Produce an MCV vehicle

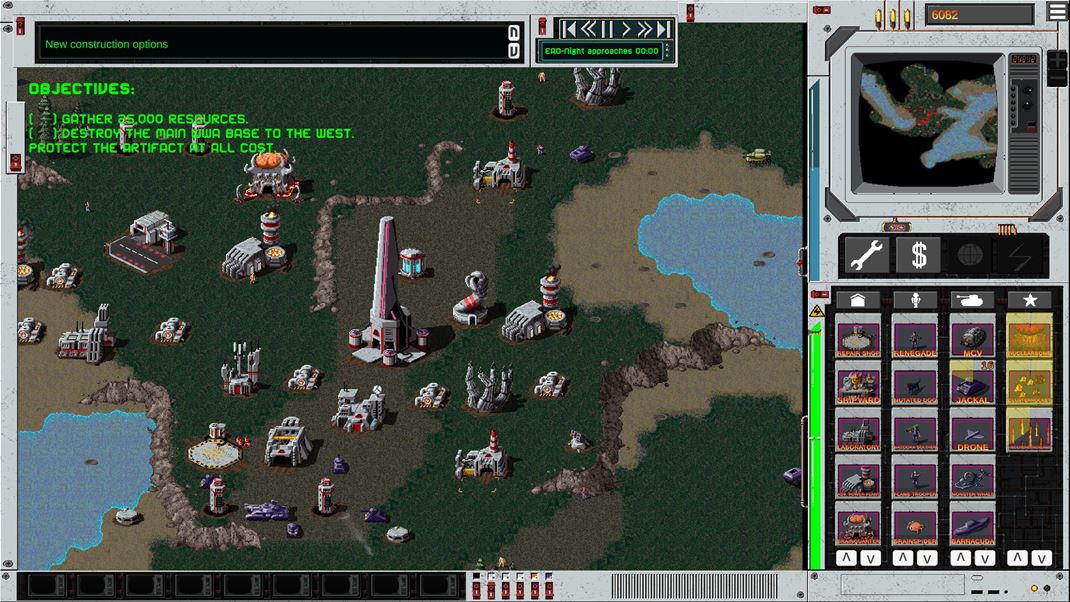point(971,338)
